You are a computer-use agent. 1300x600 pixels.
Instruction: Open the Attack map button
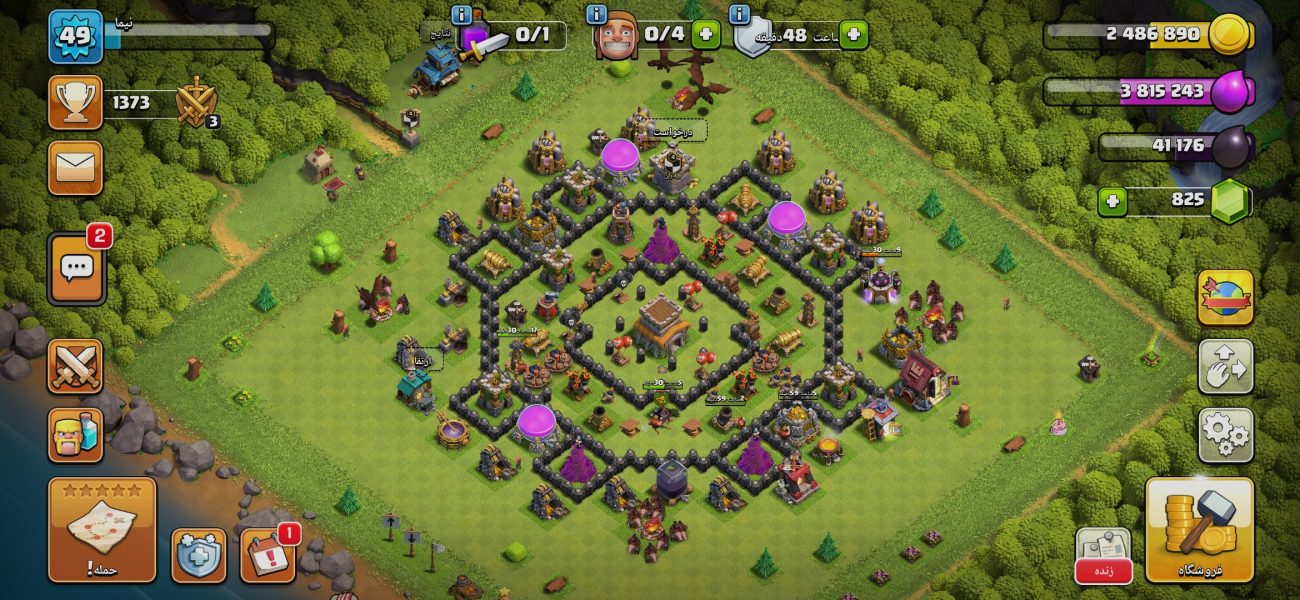tap(101, 529)
